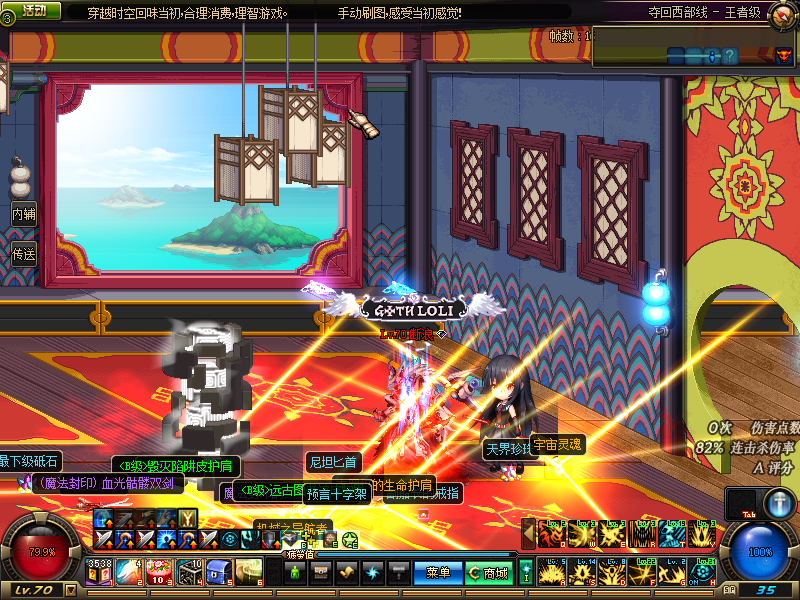Click the 内辅 side button
Image resolution: width=800 pixels, height=600 pixels.
point(24,213)
